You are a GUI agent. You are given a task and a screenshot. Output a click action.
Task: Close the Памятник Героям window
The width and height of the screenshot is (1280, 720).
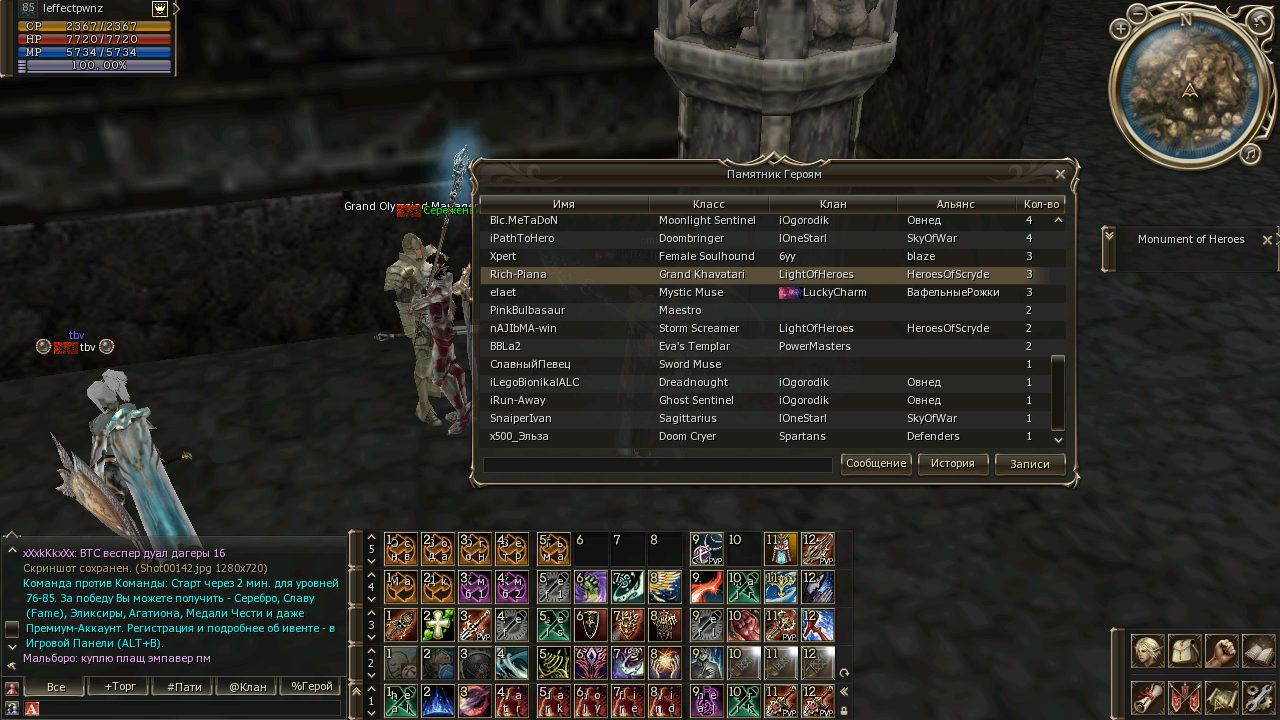(x=1060, y=174)
